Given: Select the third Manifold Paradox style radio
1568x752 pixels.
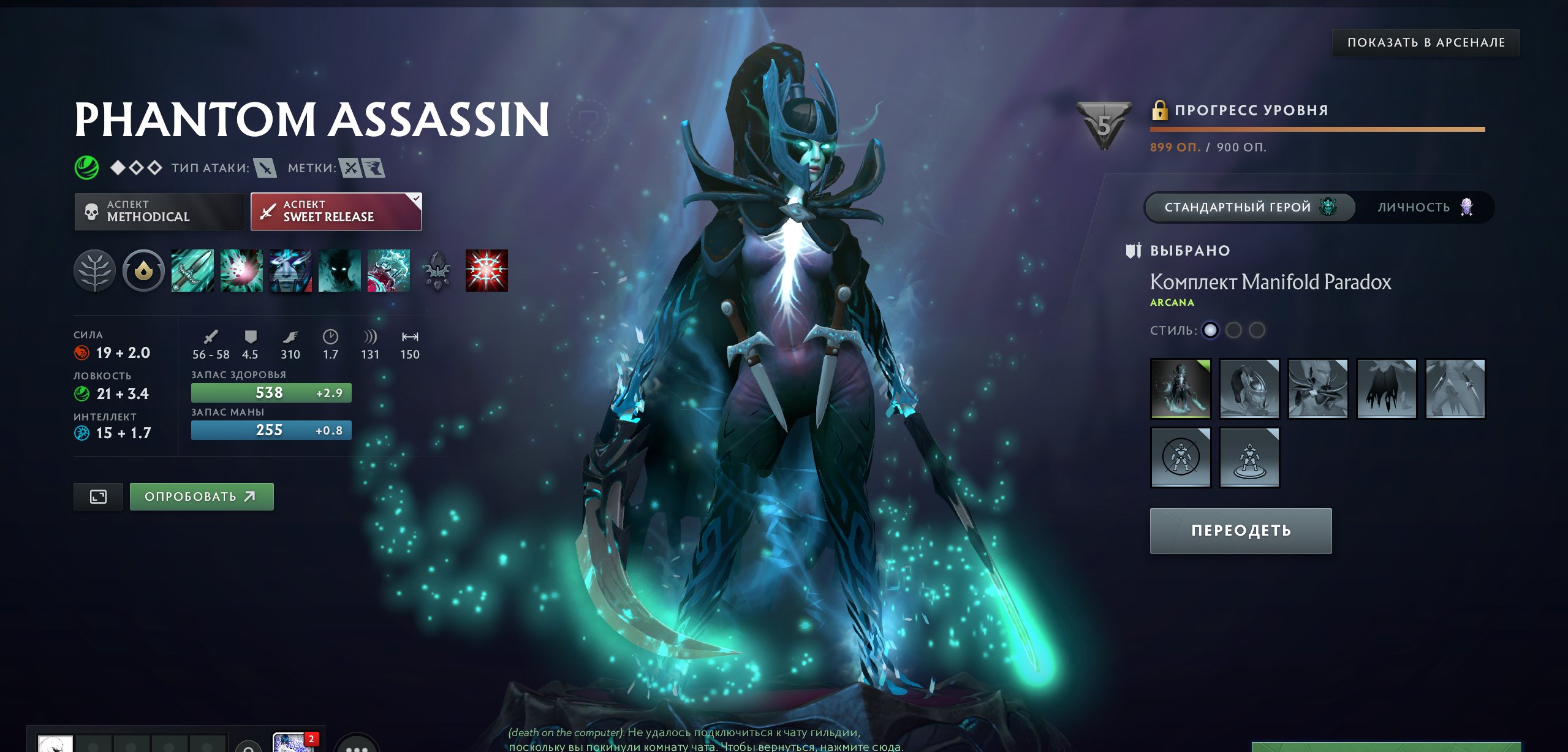Looking at the screenshot, I should click(x=1258, y=329).
